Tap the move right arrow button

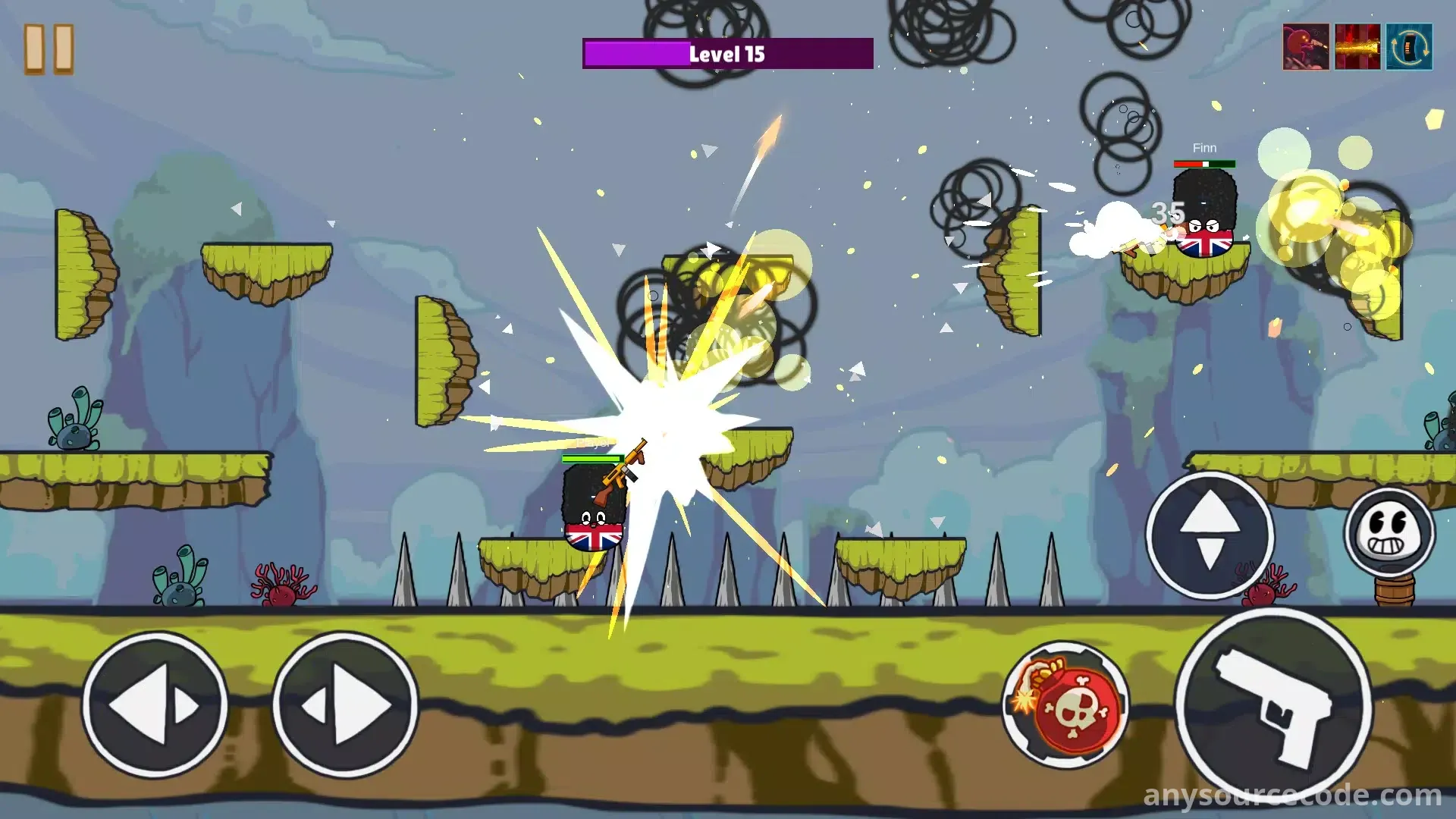(x=345, y=705)
